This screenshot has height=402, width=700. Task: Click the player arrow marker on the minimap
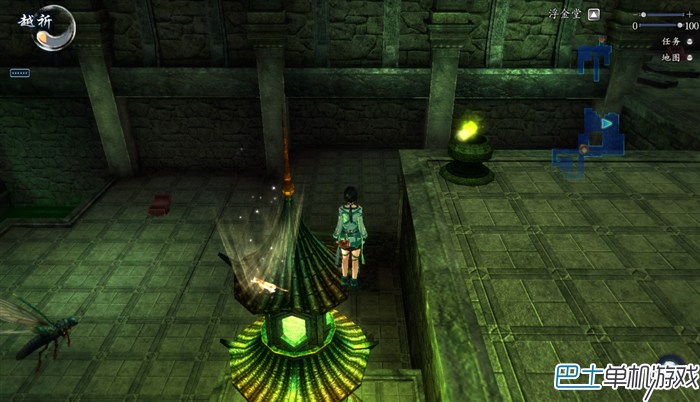606,122
